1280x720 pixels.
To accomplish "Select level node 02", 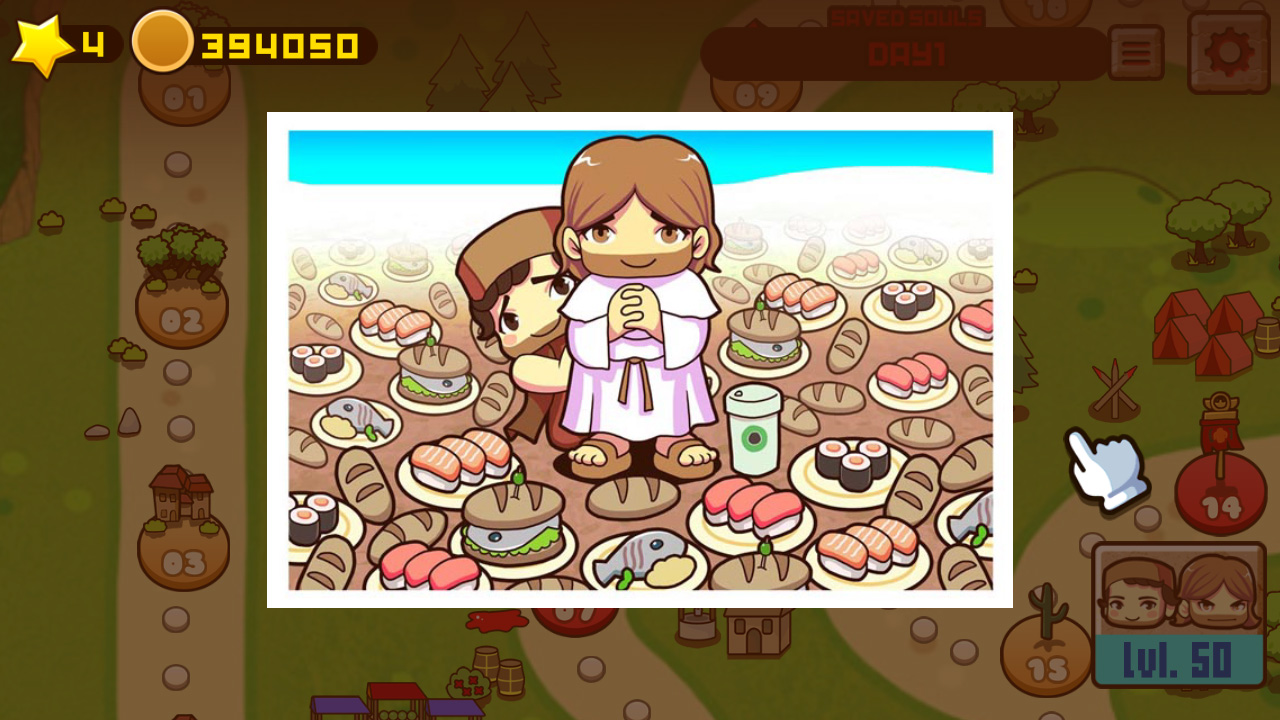I will point(180,320).
